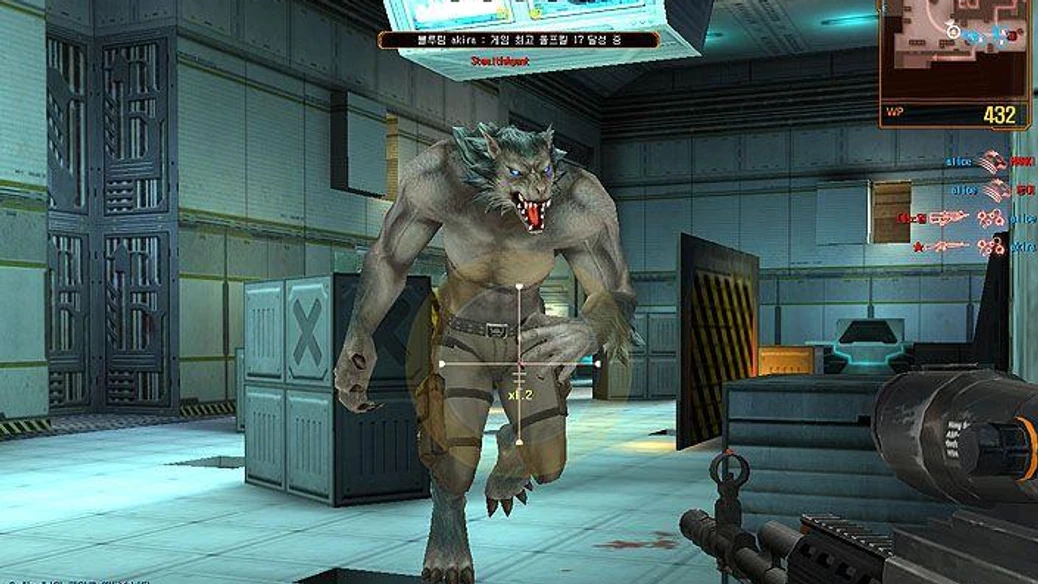The width and height of the screenshot is (1038, 584).
Task: Select the white player marker on the minimap
Action: pos(953,32)
